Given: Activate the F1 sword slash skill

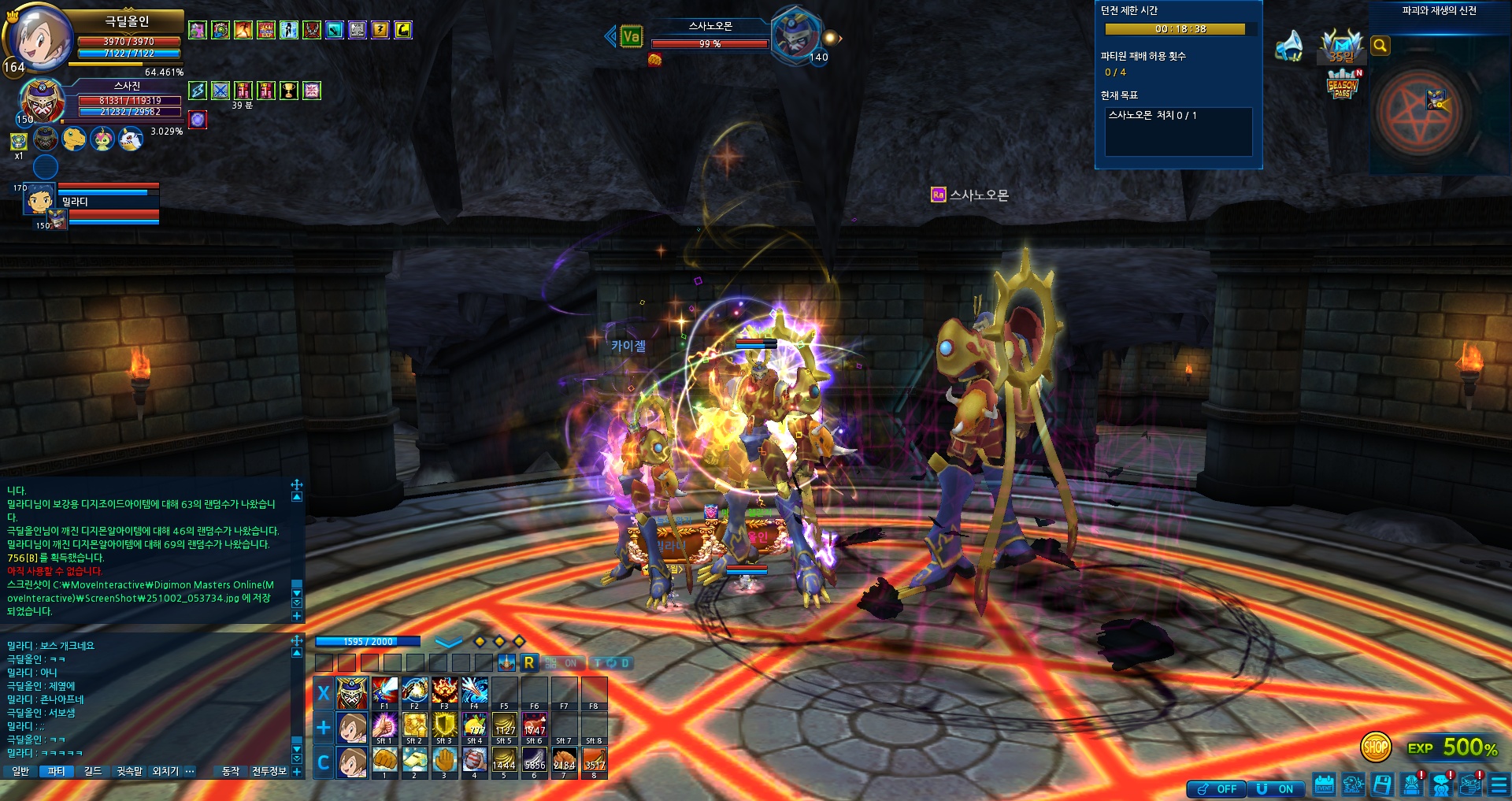Looking at the screenshot, I should [x=384, y=691].
